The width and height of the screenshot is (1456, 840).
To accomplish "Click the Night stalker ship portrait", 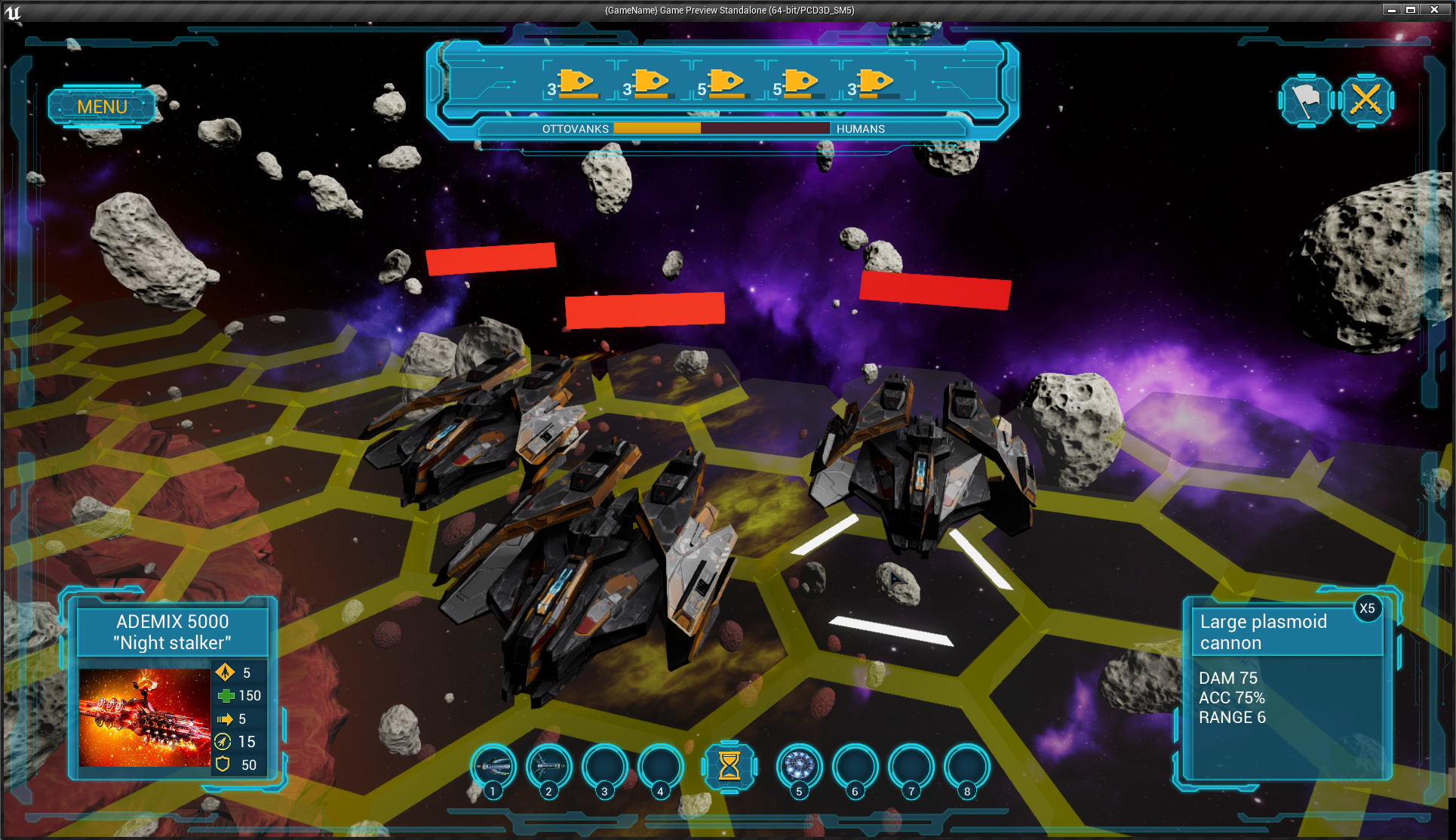I will click(x=144, y=717).
